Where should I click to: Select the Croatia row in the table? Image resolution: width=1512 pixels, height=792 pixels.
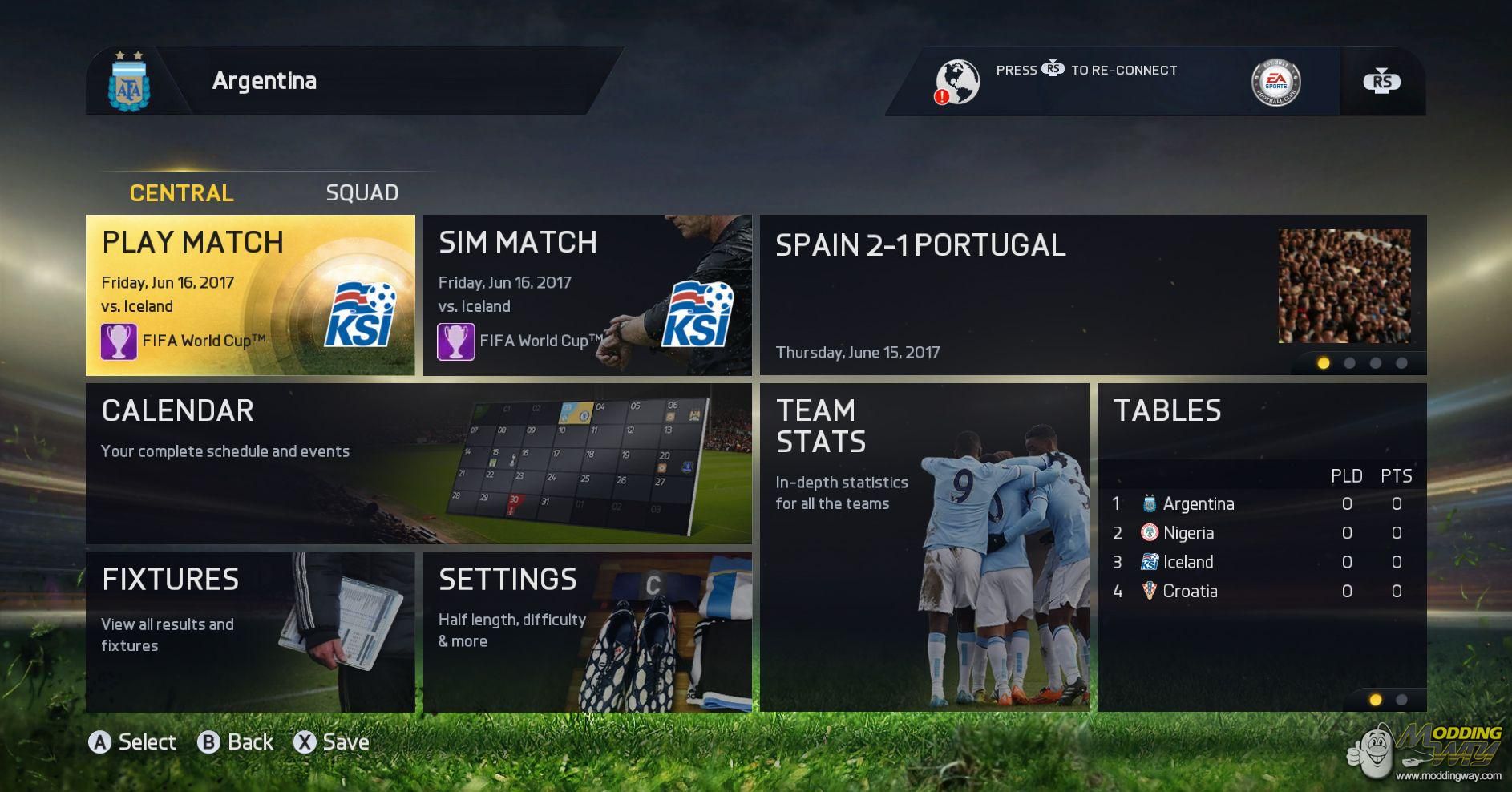click(x=1261, y=592)
